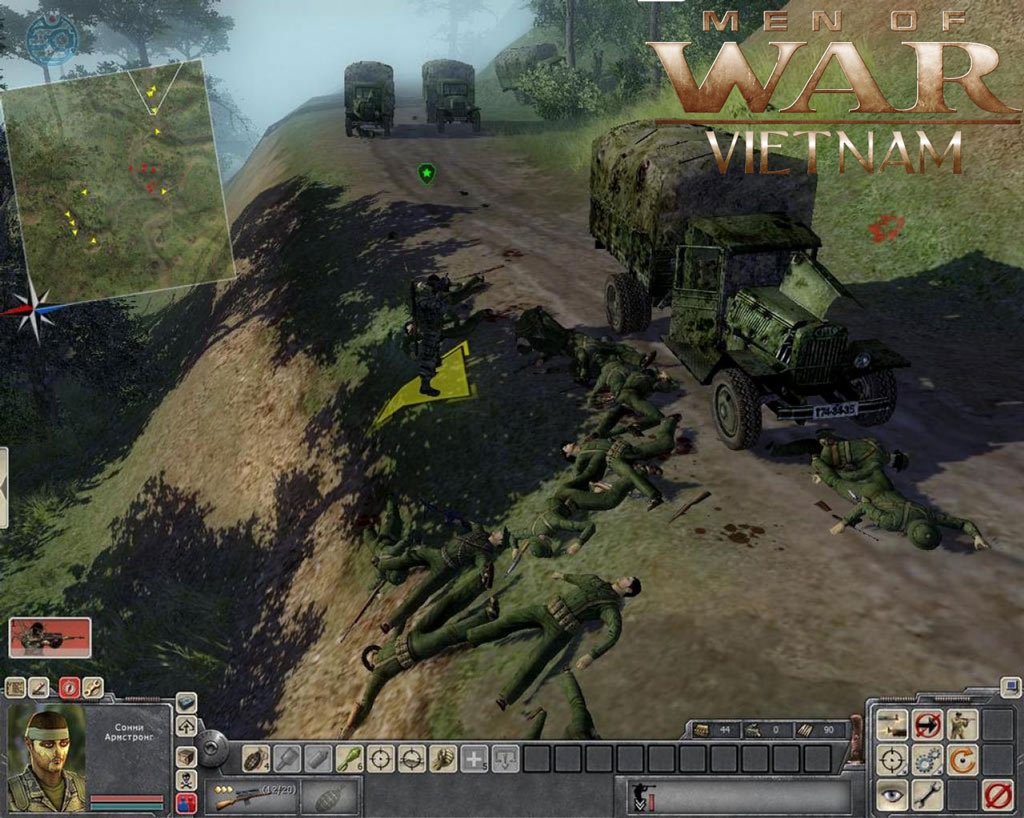The image size is (1024, 818).
Task: Change stance with the aiming soldier icon
Action: tap(962, 724)
